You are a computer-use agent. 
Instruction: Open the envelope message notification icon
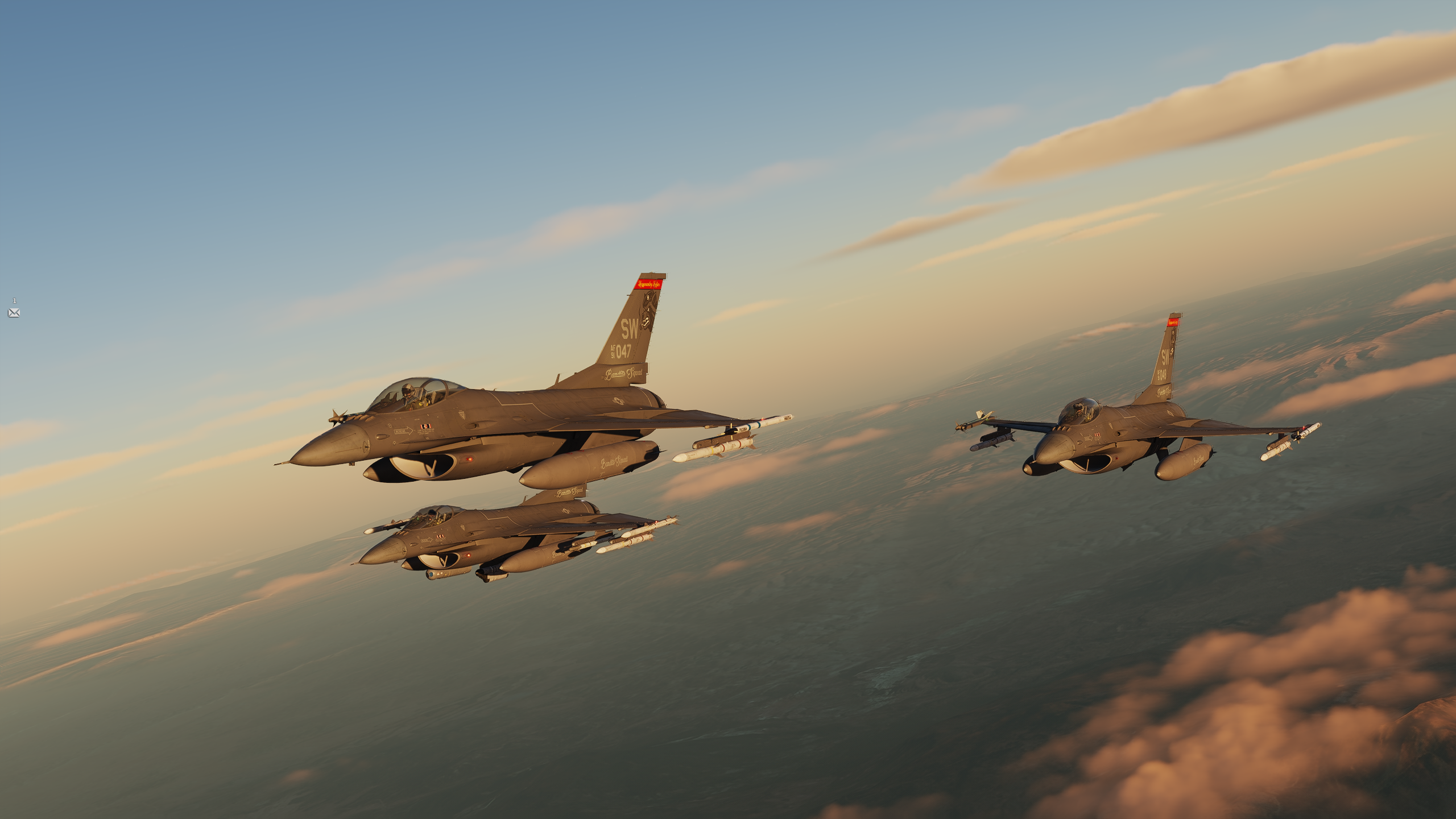click(x=14, y=312)
